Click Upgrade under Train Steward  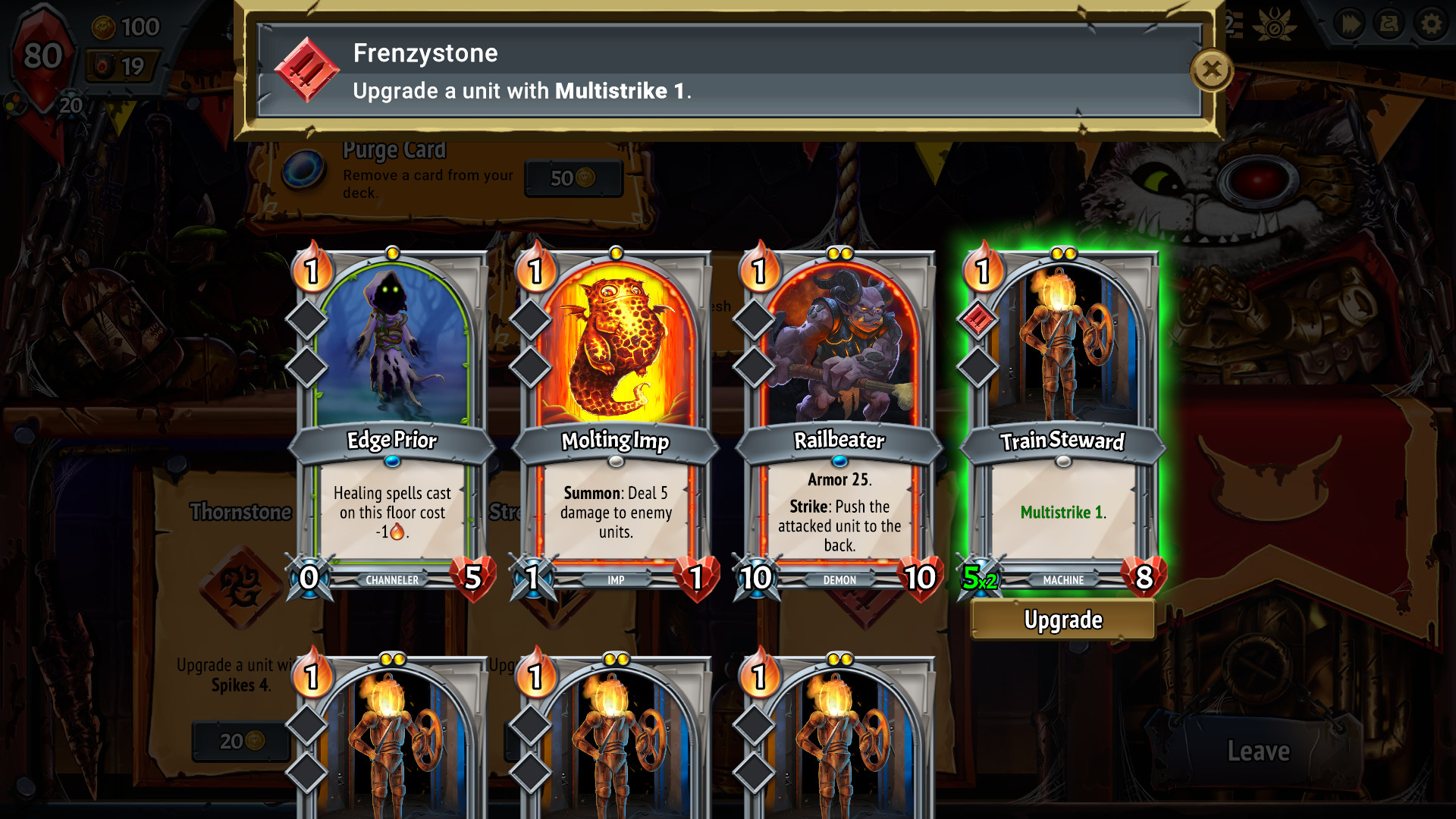click(1062, 620)
